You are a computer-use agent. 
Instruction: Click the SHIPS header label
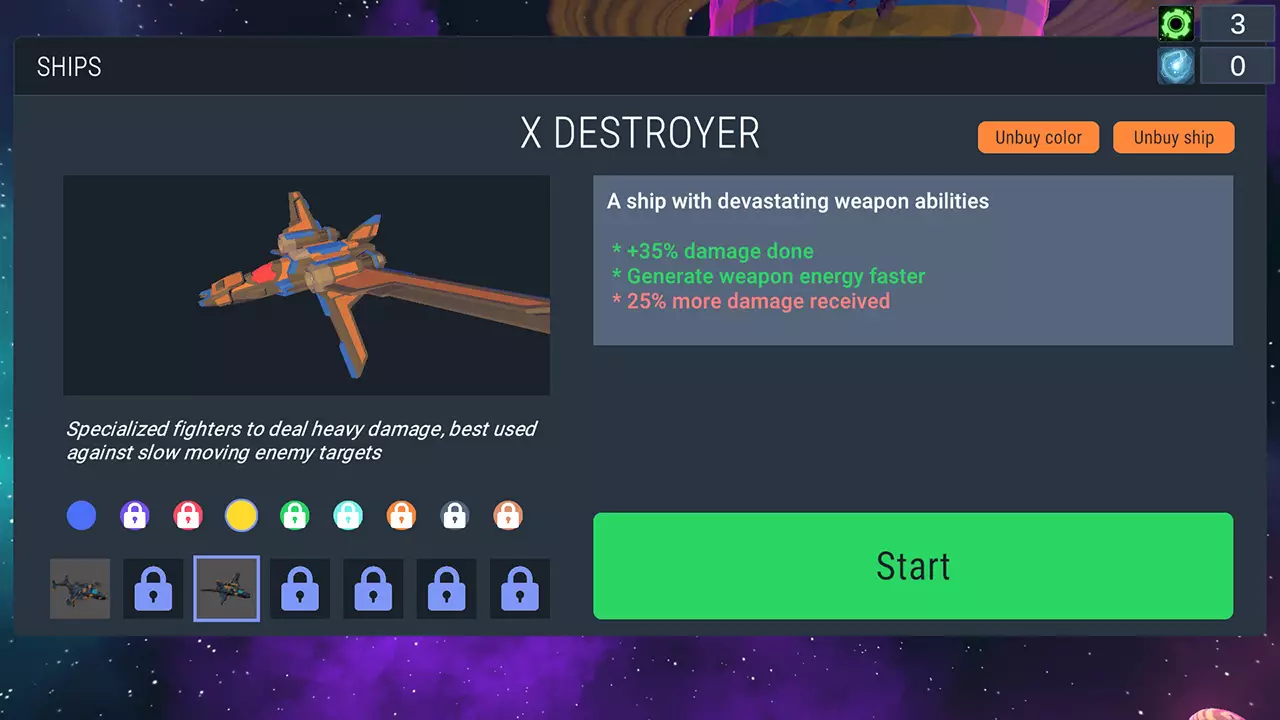pyautogui.click(x=68, y=66)
